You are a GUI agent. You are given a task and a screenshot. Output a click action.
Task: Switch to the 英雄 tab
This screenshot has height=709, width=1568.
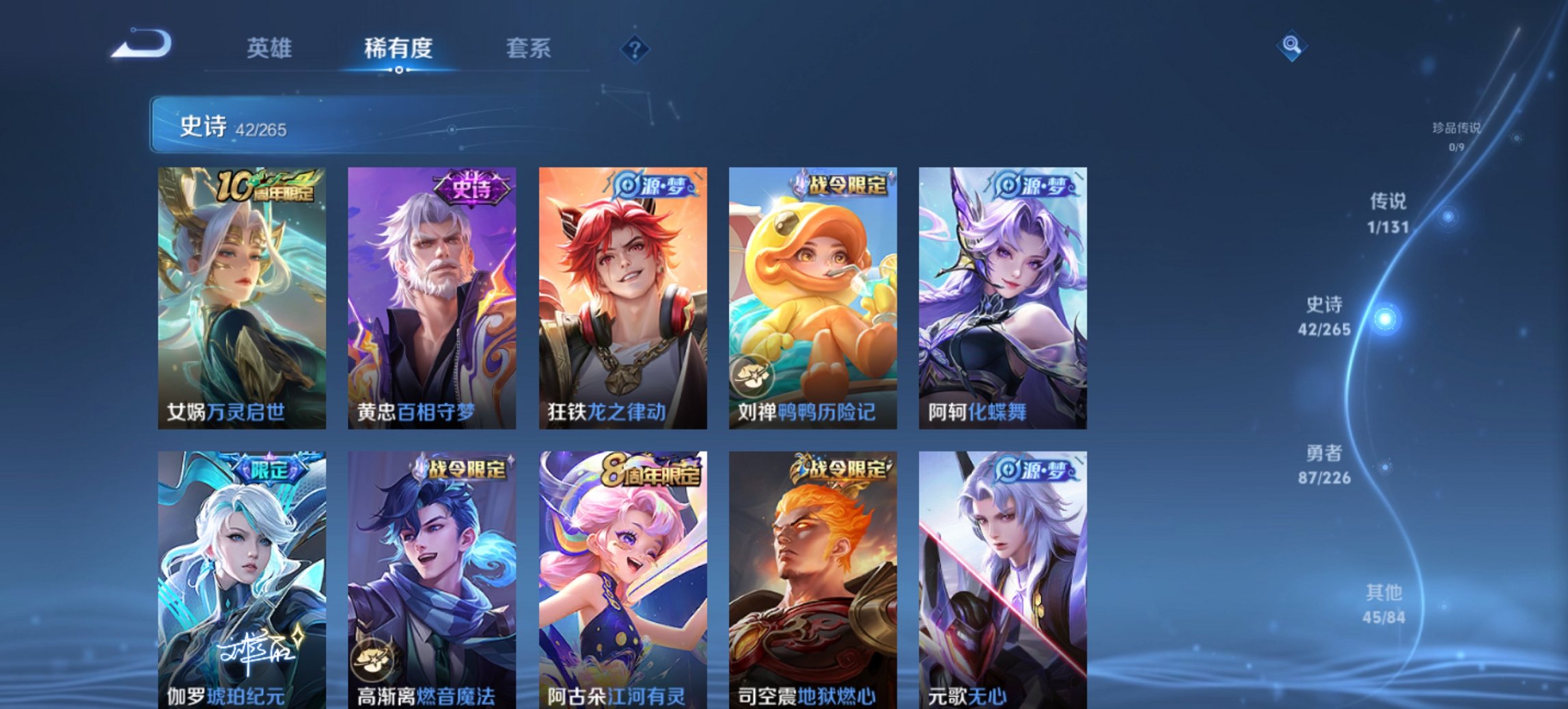coord(271,48)
